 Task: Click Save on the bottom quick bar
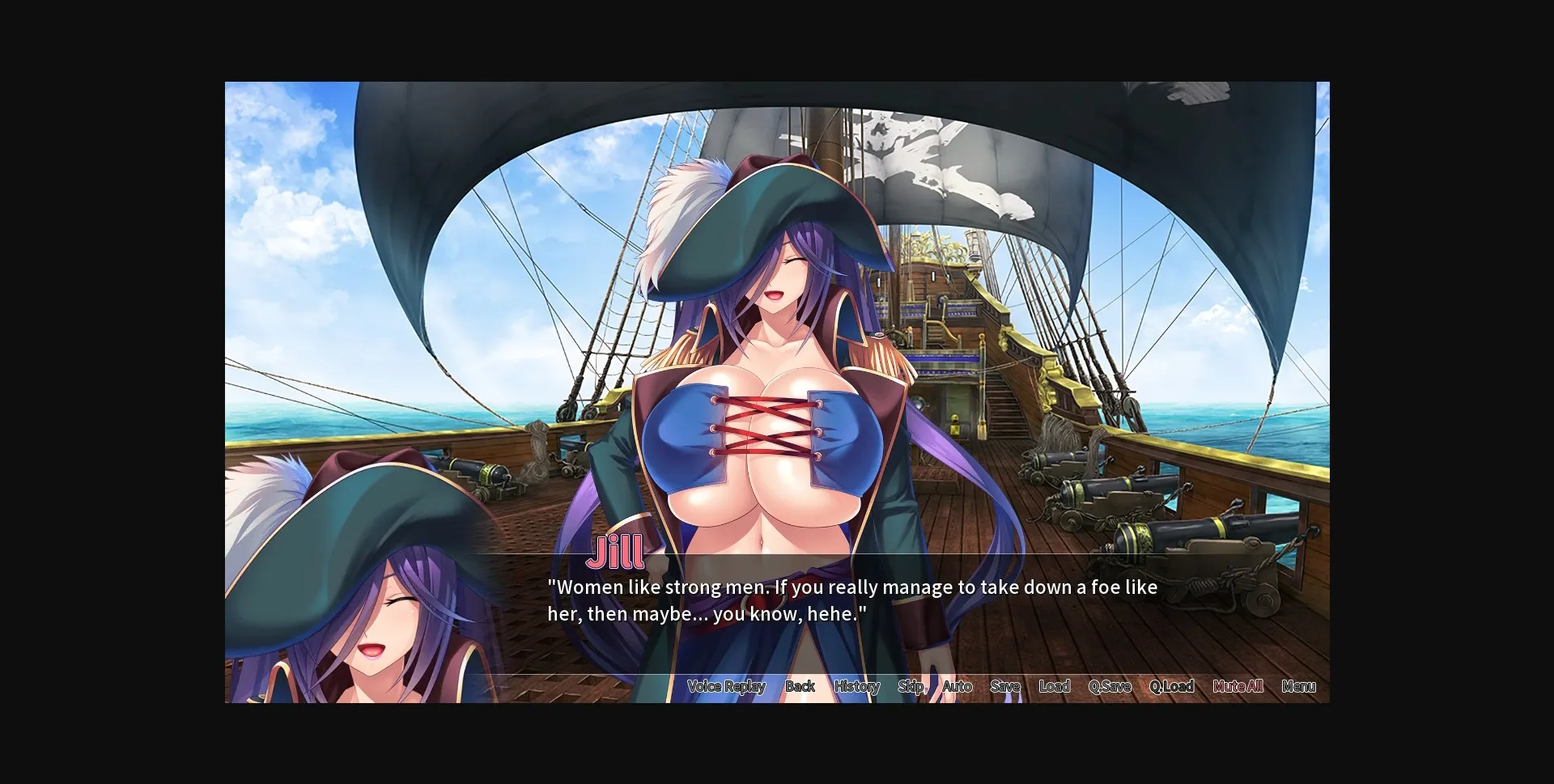tap(1004, 686)
